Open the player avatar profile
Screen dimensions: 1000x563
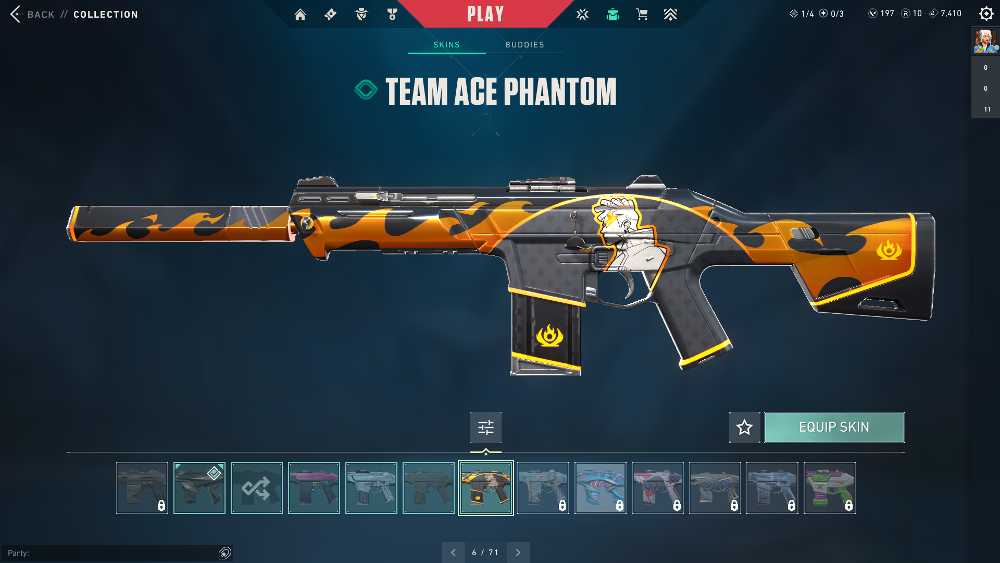(986, 41)
